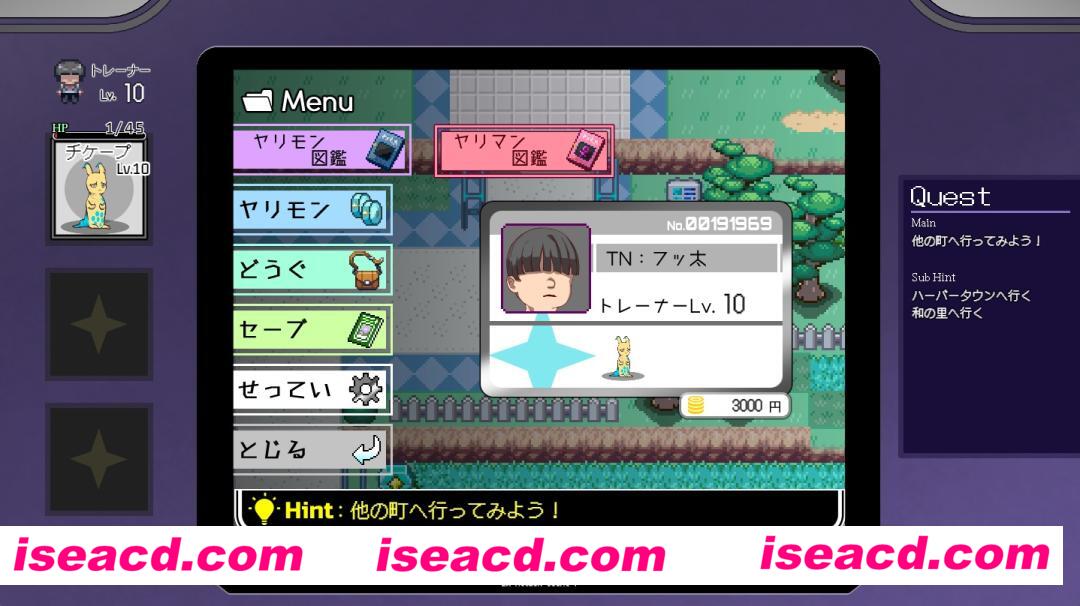Open the ヤリモン図鑑 menu entry
1080x606 pixels.
pos(320,148)
